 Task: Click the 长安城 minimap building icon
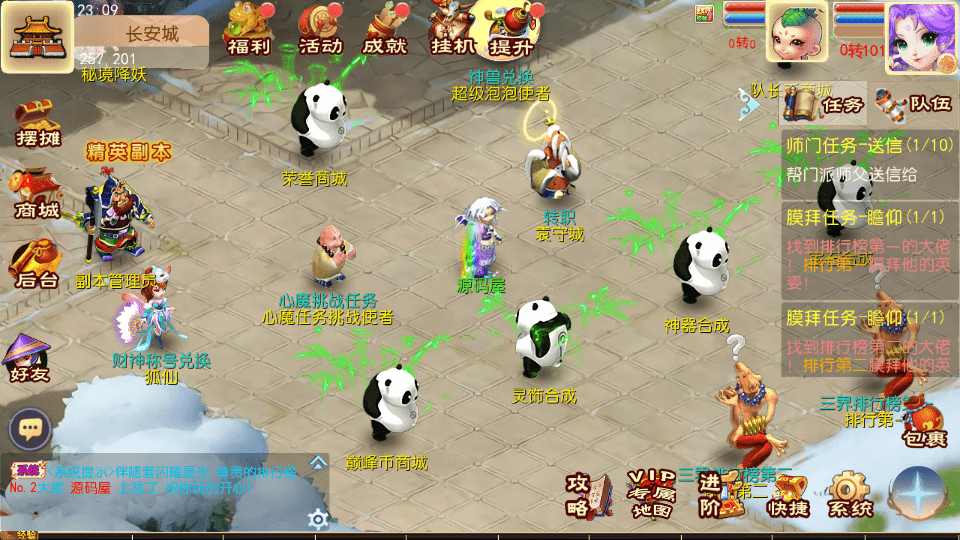[36, 36]
